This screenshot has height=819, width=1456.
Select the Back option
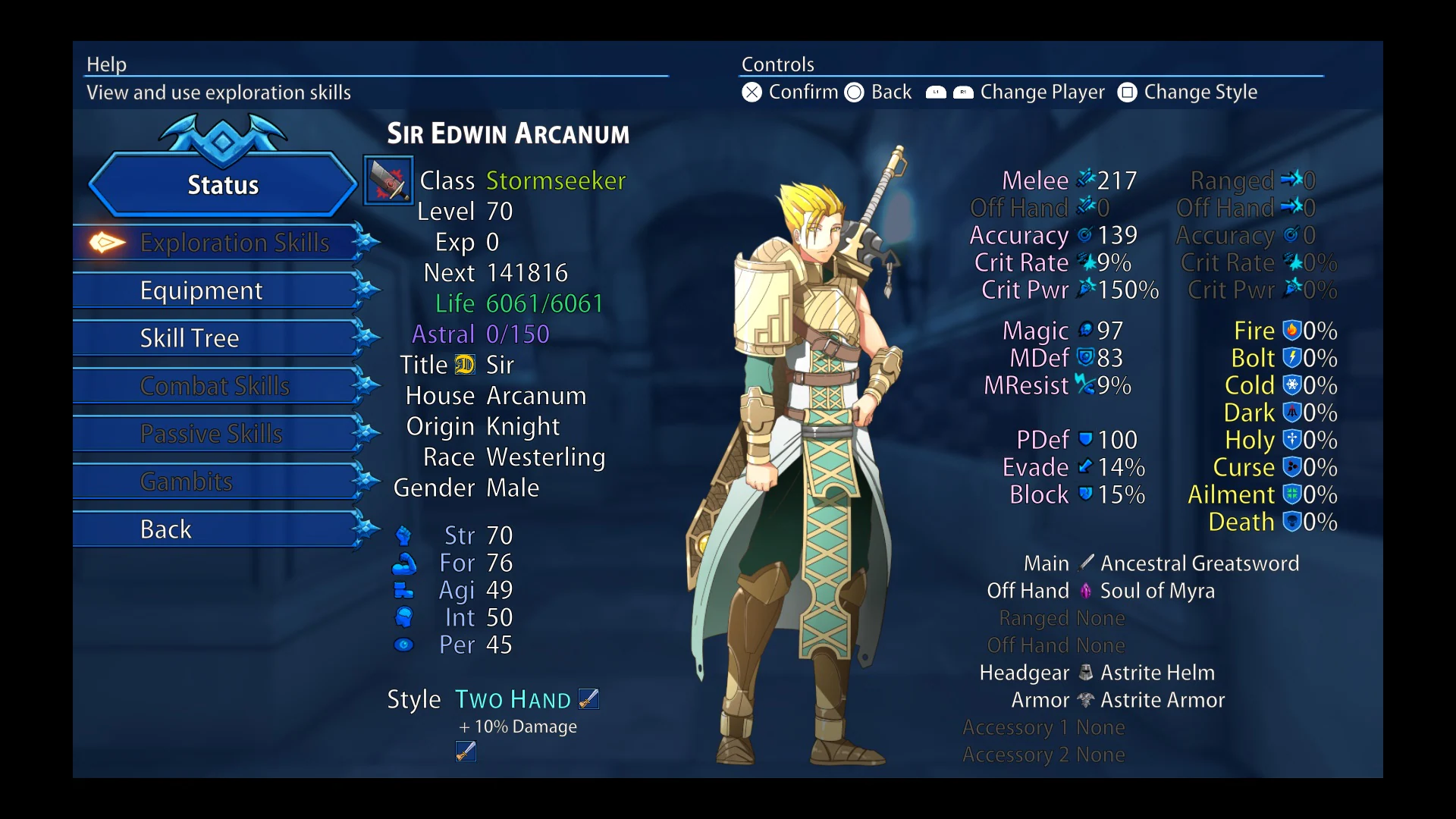[x=165, y=529]
